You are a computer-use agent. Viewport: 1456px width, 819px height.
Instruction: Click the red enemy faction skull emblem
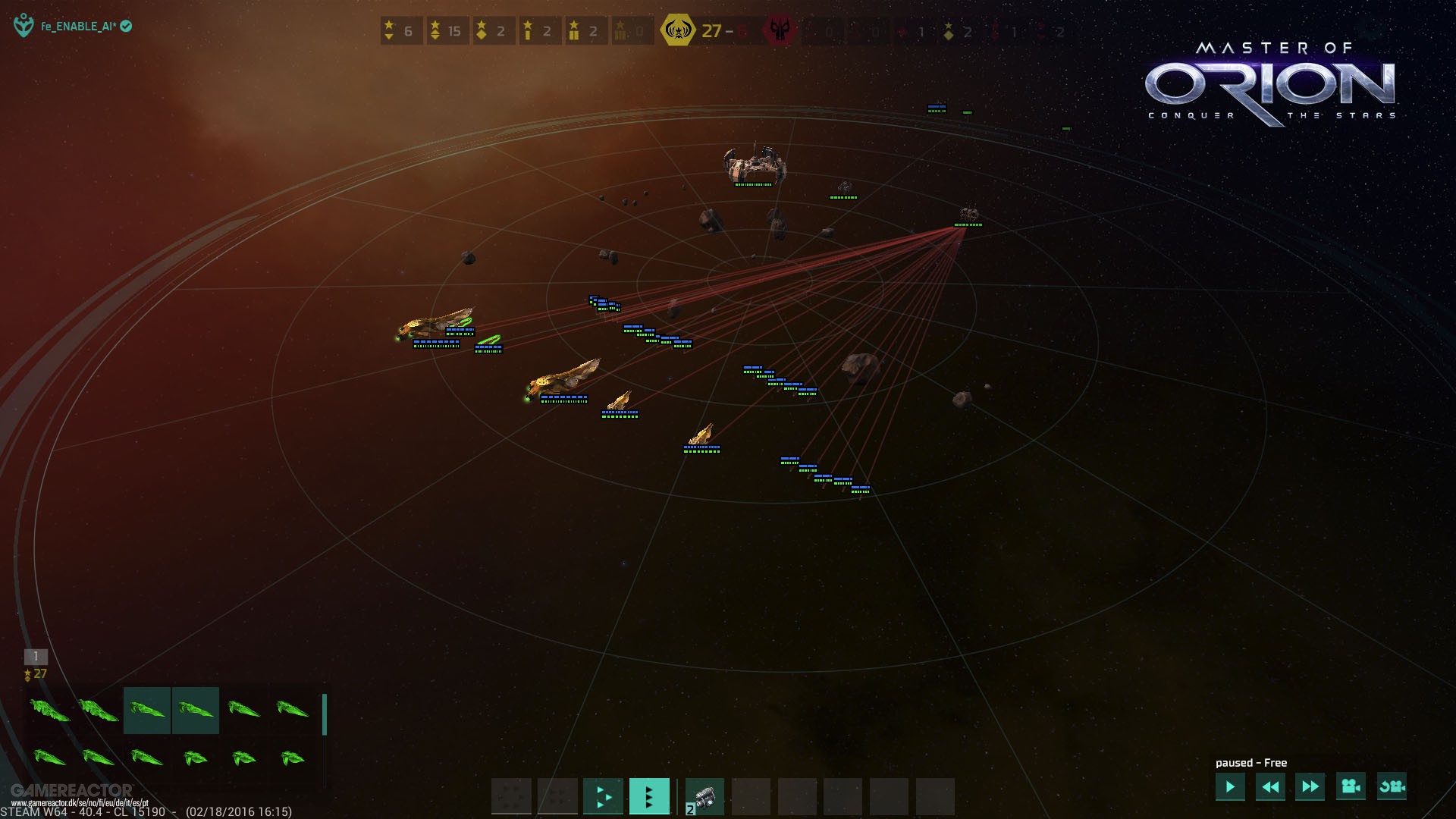pyautogui.click(x=781, y=31)
